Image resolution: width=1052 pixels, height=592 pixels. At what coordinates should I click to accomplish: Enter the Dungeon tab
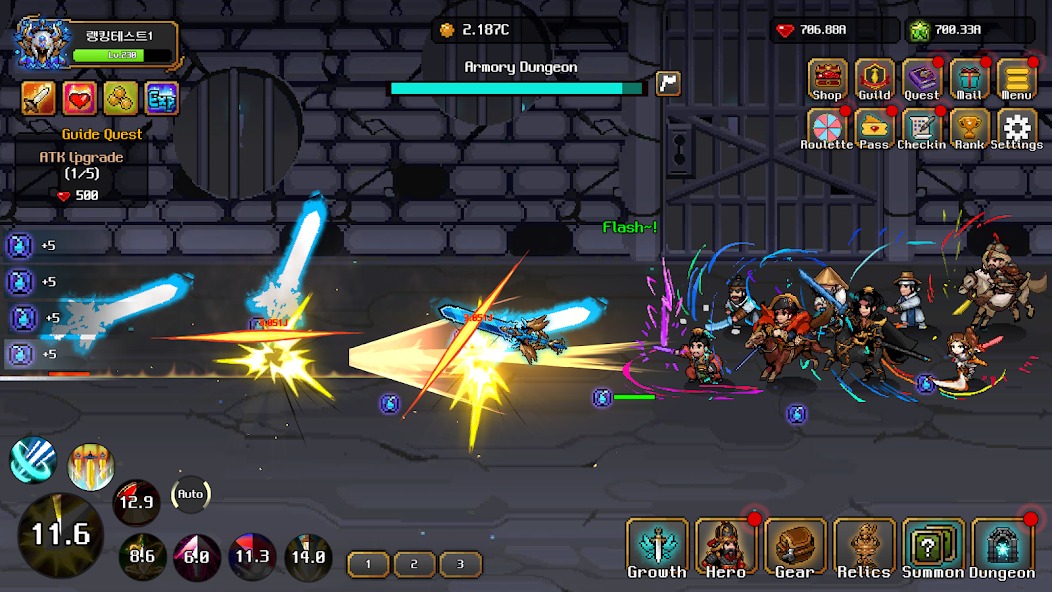(1002, 549)
